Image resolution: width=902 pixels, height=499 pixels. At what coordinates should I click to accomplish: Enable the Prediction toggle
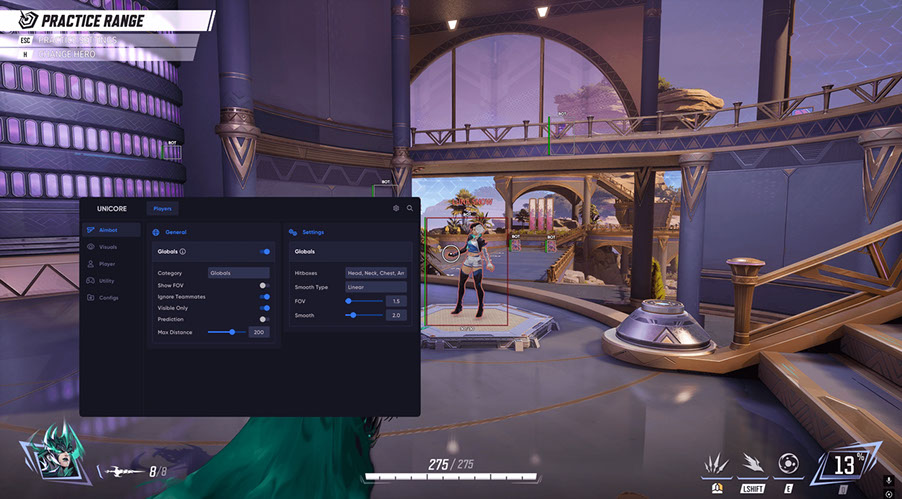coord(264,319)
